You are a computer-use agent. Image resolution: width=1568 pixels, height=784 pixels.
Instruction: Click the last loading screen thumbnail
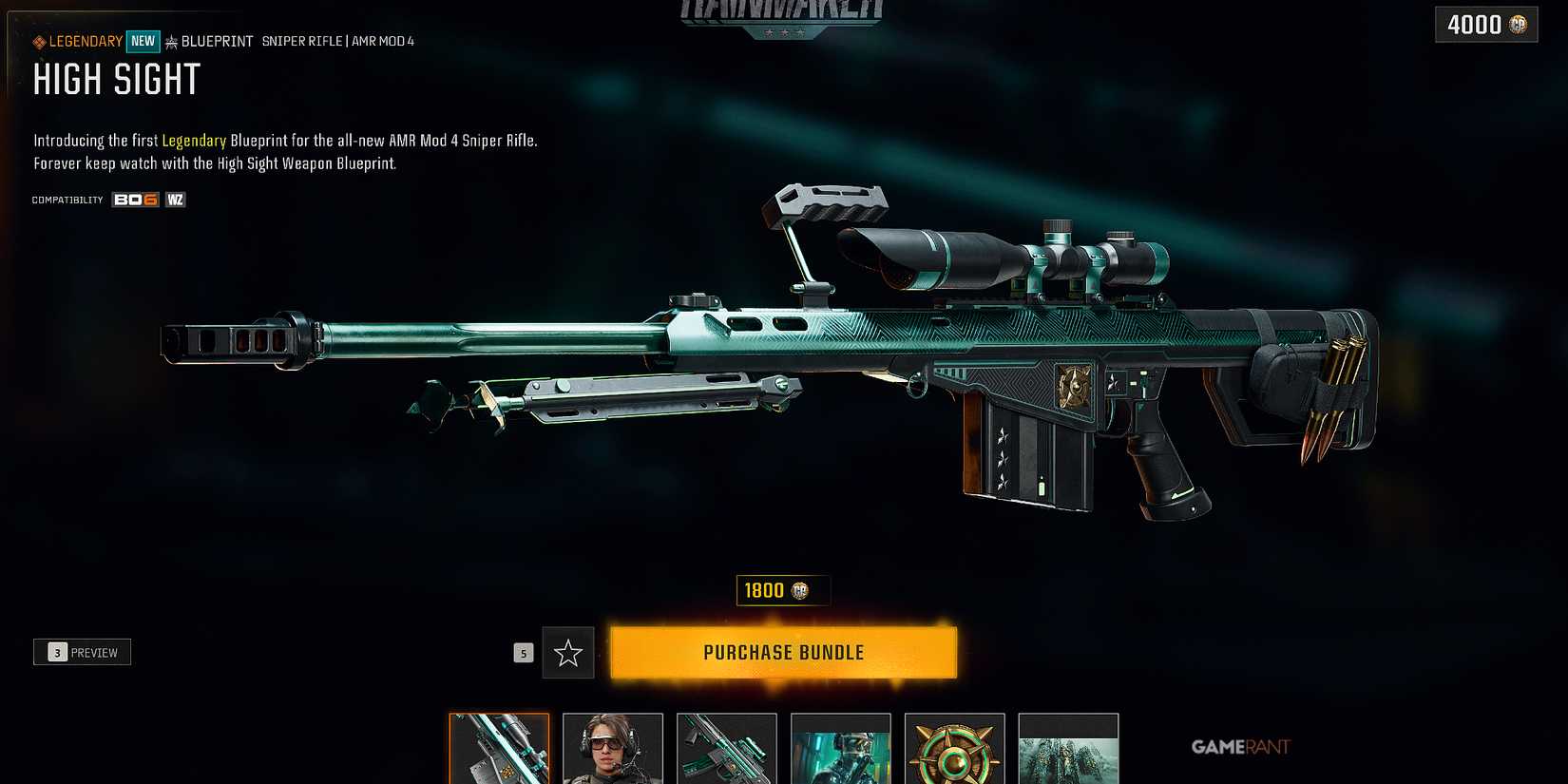(1068, 751)
